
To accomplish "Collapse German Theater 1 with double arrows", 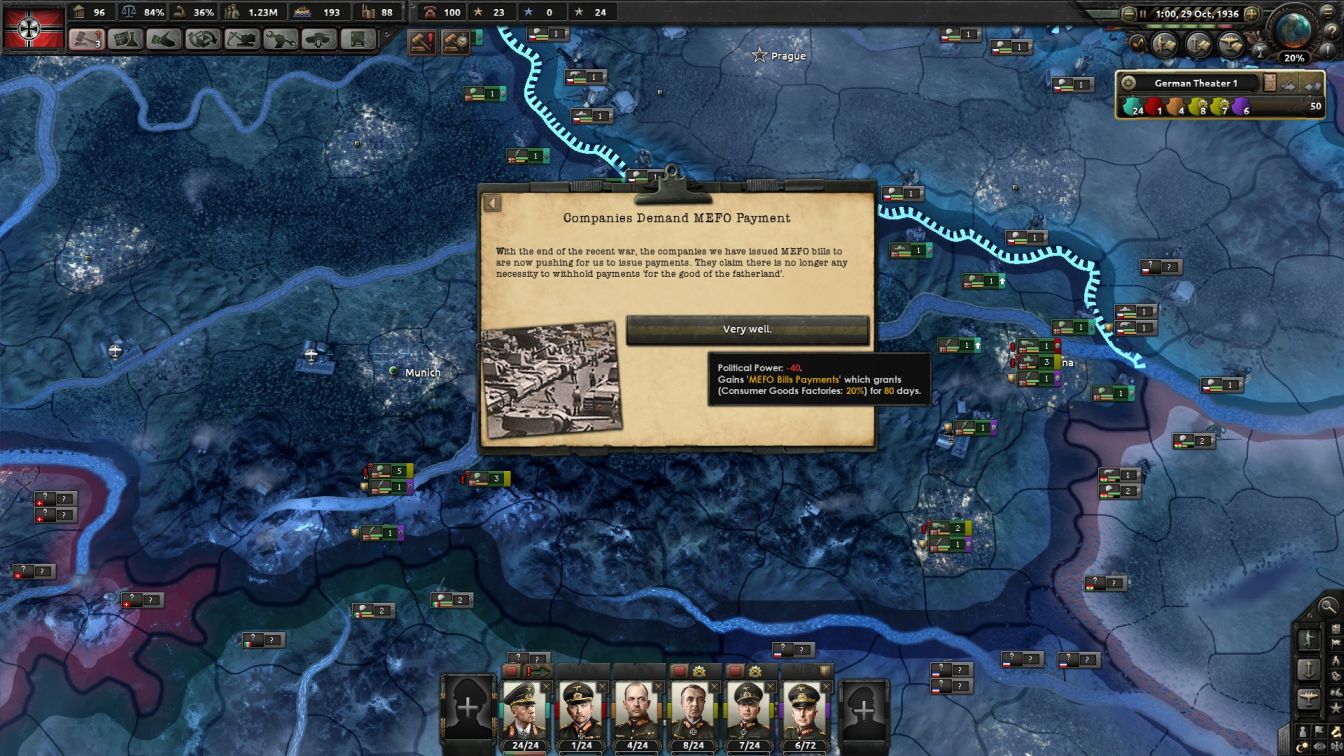I will point(1315,85).
